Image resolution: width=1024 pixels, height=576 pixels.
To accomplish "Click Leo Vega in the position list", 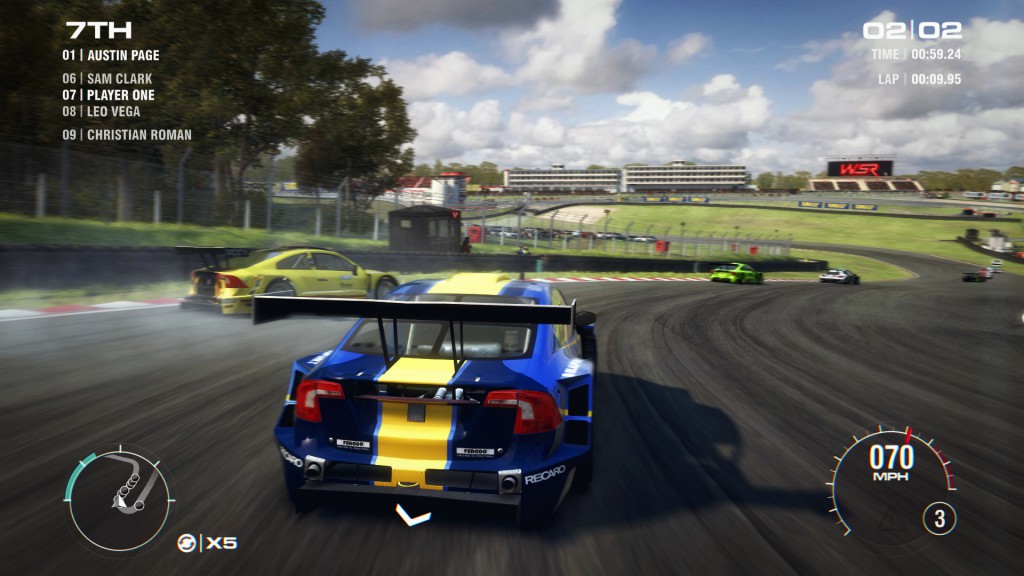I will coord(101,111).
